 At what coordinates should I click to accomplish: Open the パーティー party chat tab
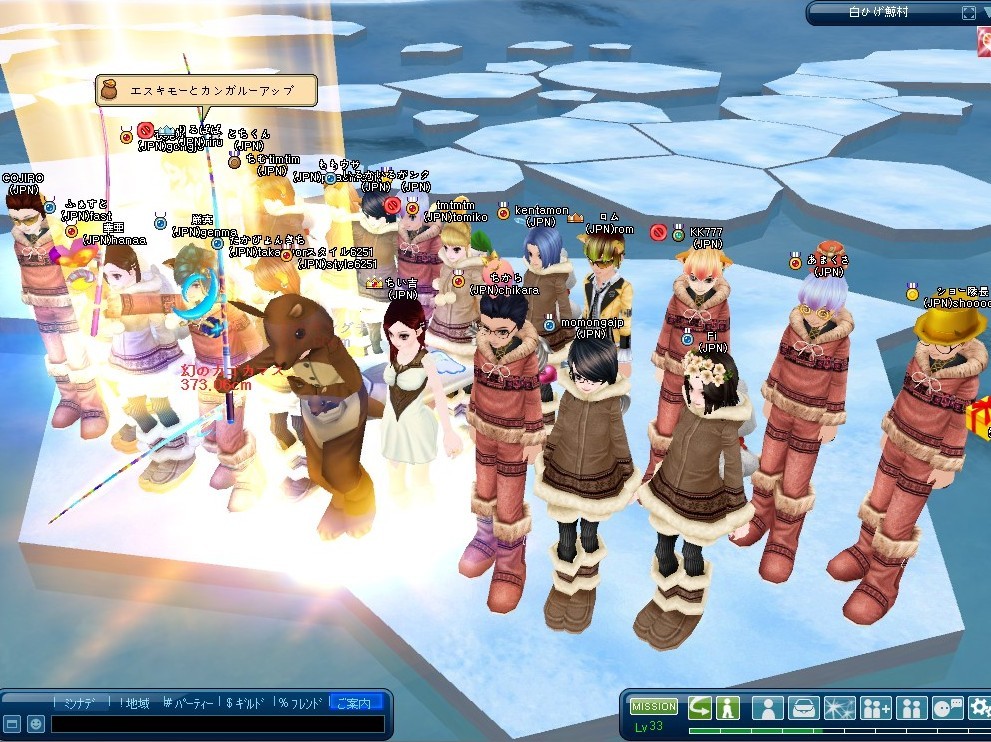pos(190,703)
